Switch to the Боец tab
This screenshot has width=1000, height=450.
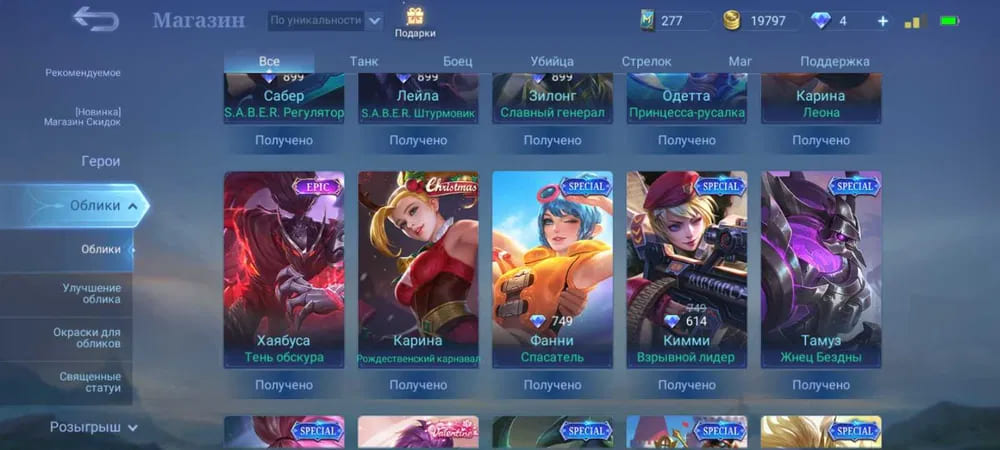click(x=457, y=62)
